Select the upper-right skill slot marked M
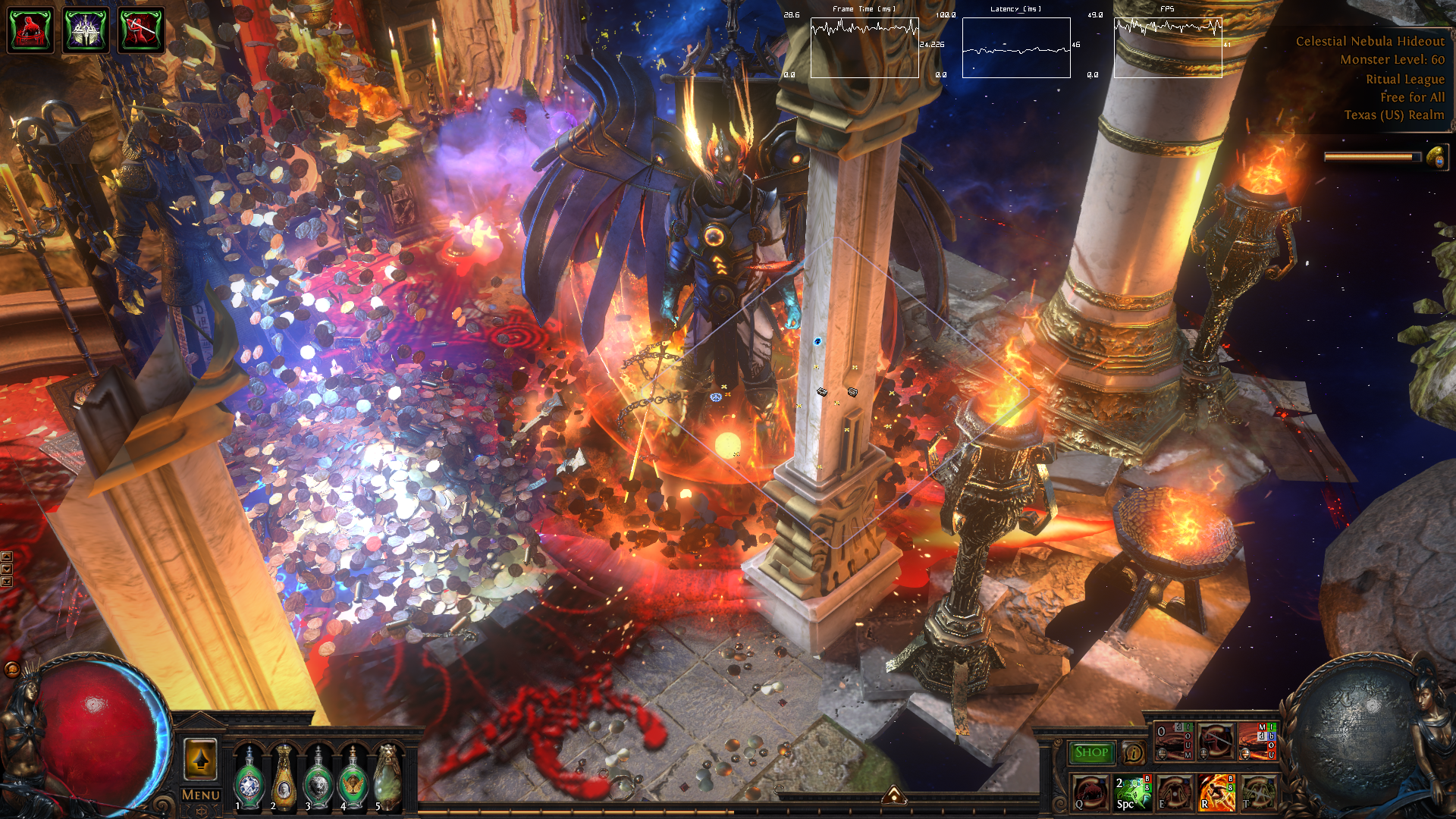The height and width of the screenshot is (819, 1456). tap(1257, 742)
